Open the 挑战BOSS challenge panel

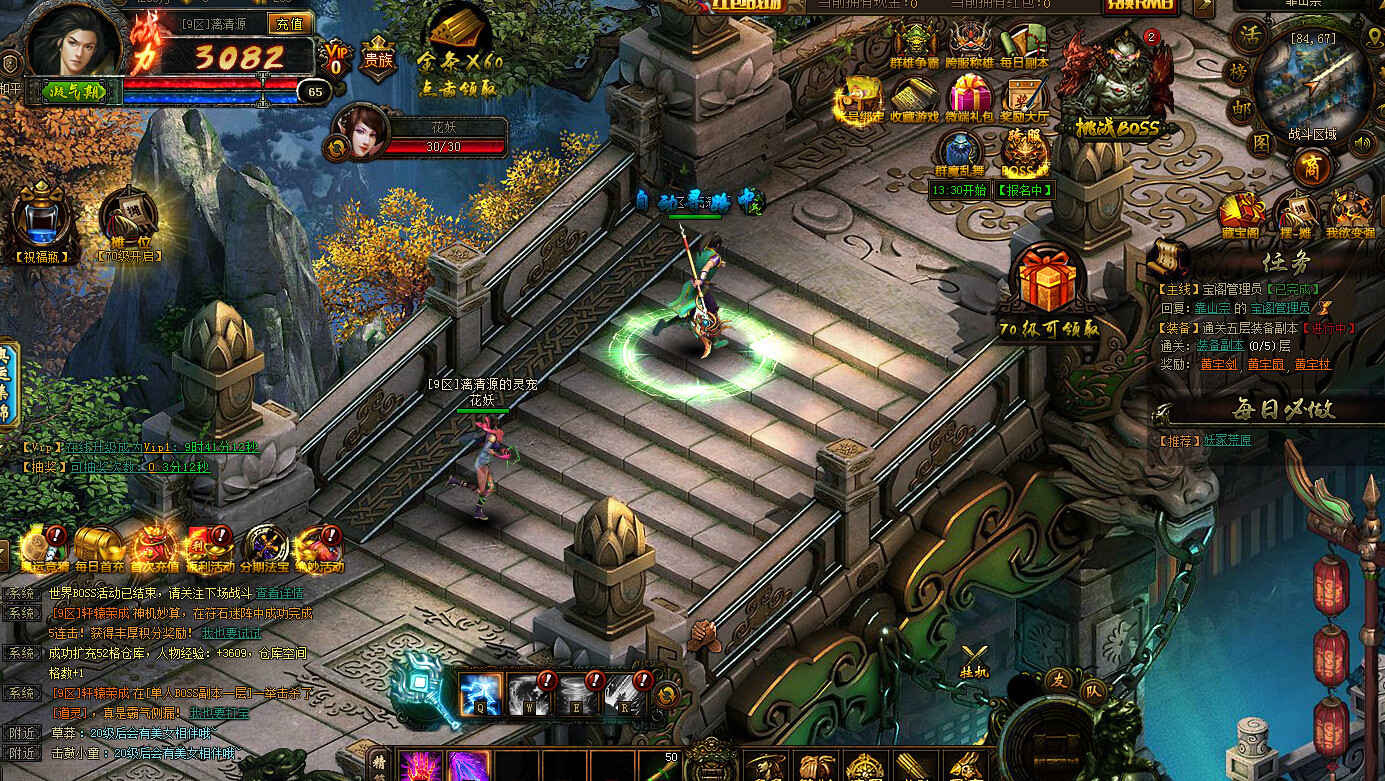tap(1118, 85)
